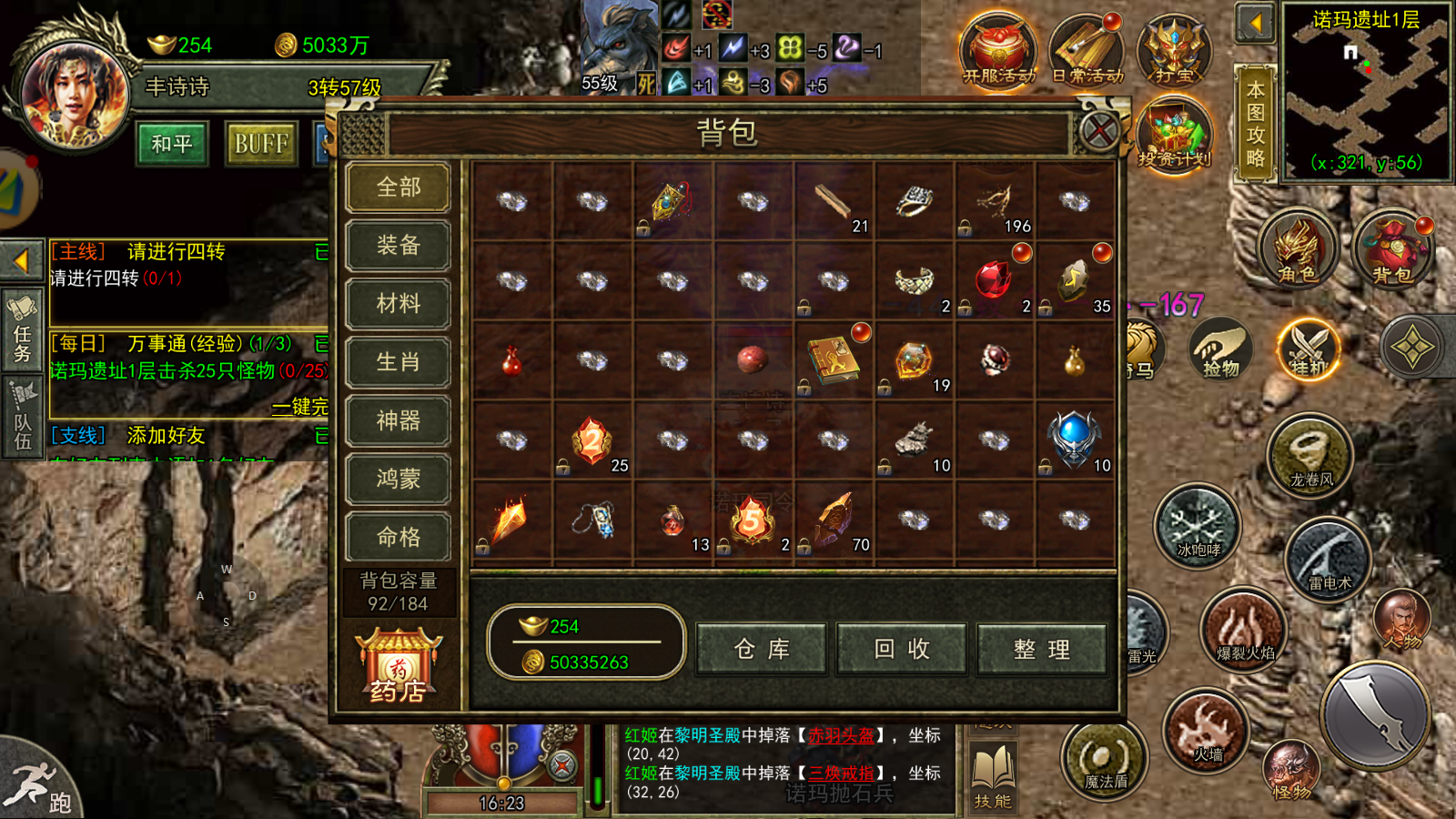The width and height of the screenshot is (1456, 819).
Task: Open the 仓库 warehouse button
Action: pos(762,649)
